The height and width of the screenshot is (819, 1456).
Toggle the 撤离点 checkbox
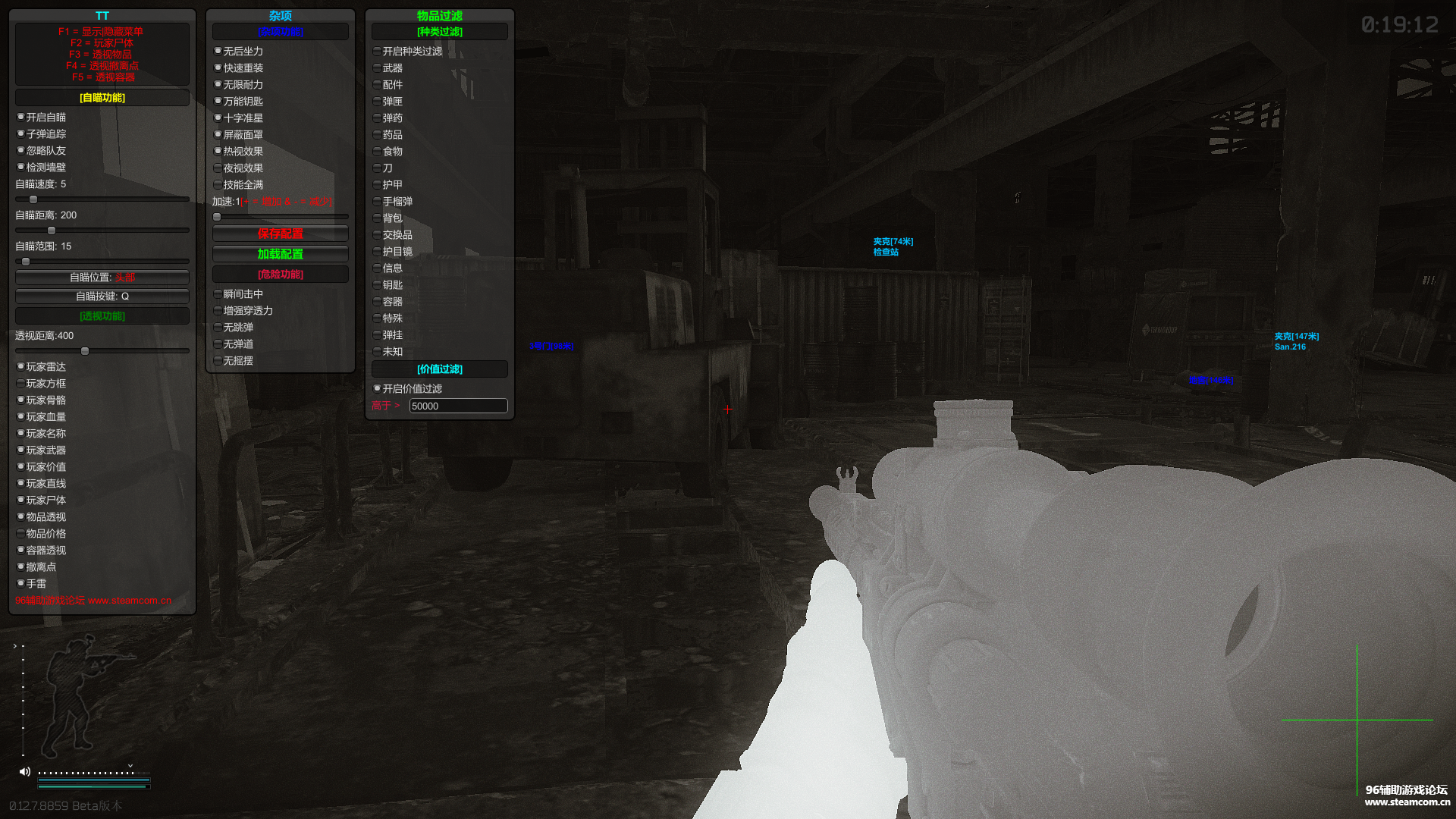coord(21,567)
